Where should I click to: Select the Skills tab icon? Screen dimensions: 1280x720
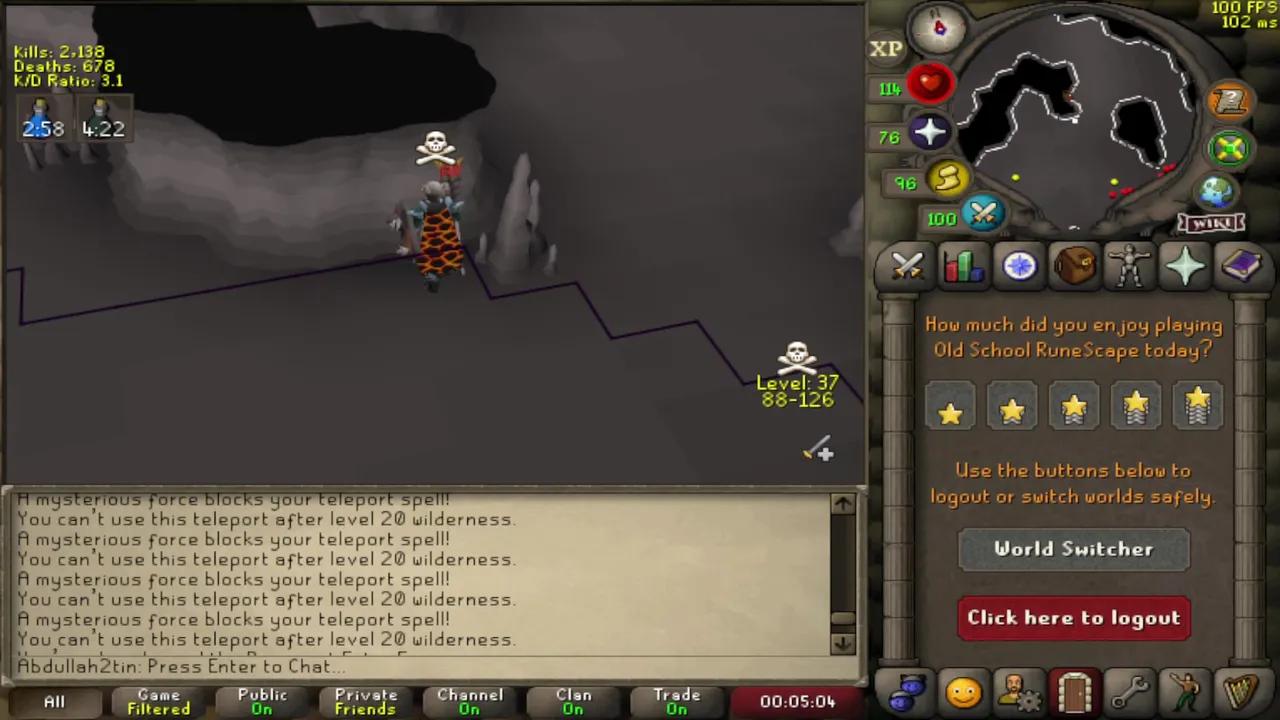962,265
